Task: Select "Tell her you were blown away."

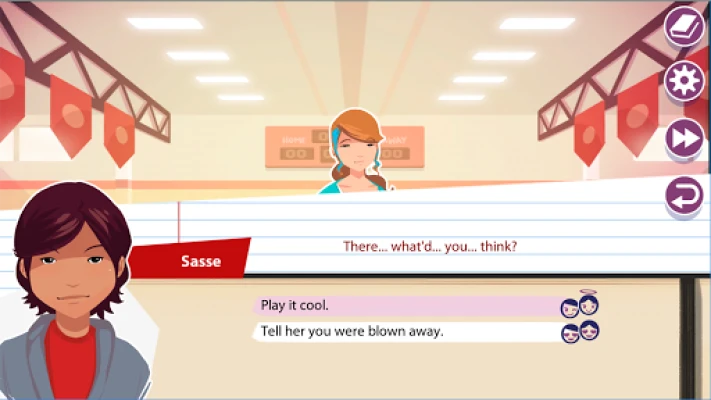Action: point(405,331)
